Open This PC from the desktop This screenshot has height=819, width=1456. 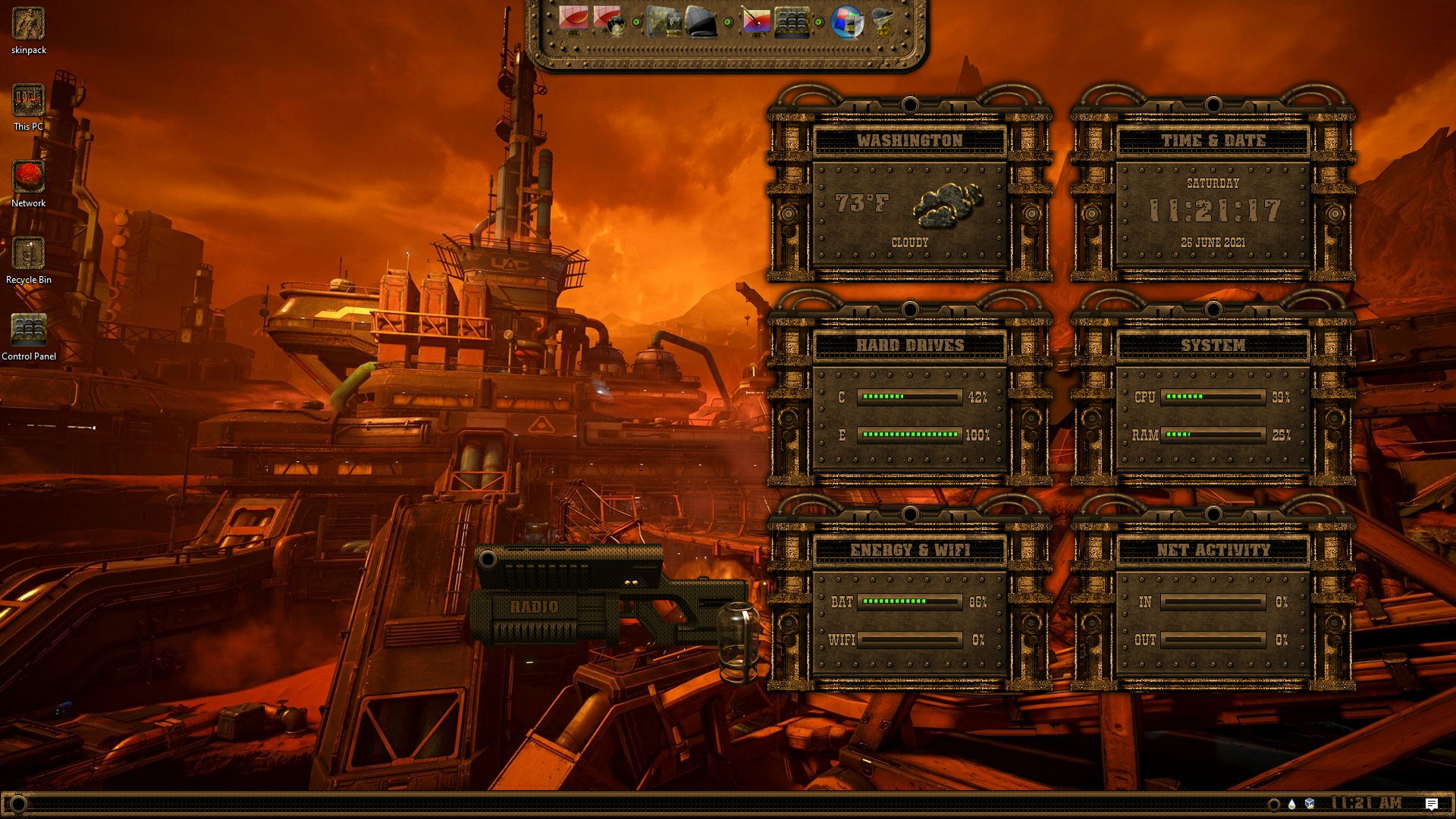pyautogui.click(x=29, y=101)
